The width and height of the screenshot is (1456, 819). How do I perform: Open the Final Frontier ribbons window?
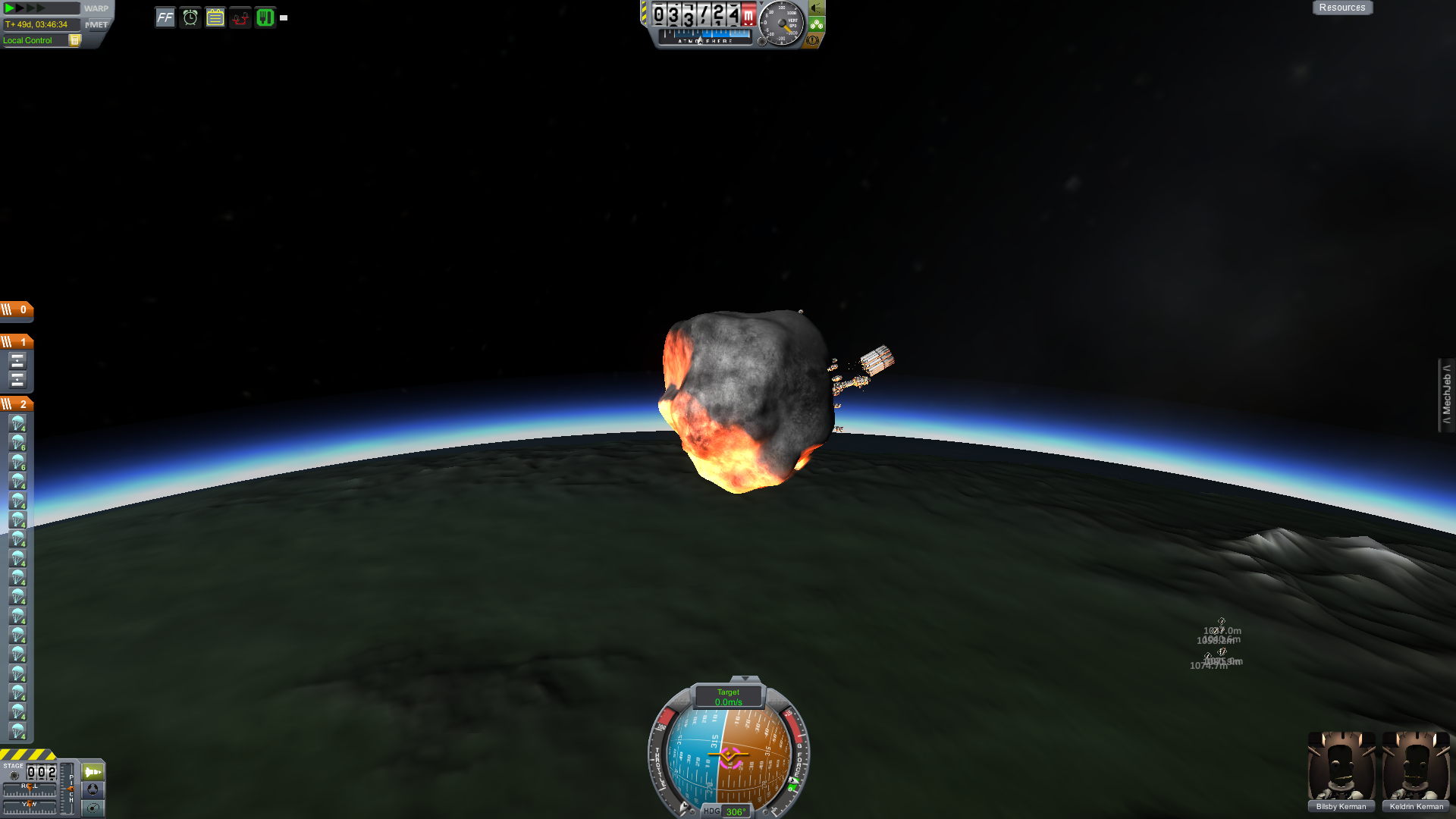pos(165,17)
